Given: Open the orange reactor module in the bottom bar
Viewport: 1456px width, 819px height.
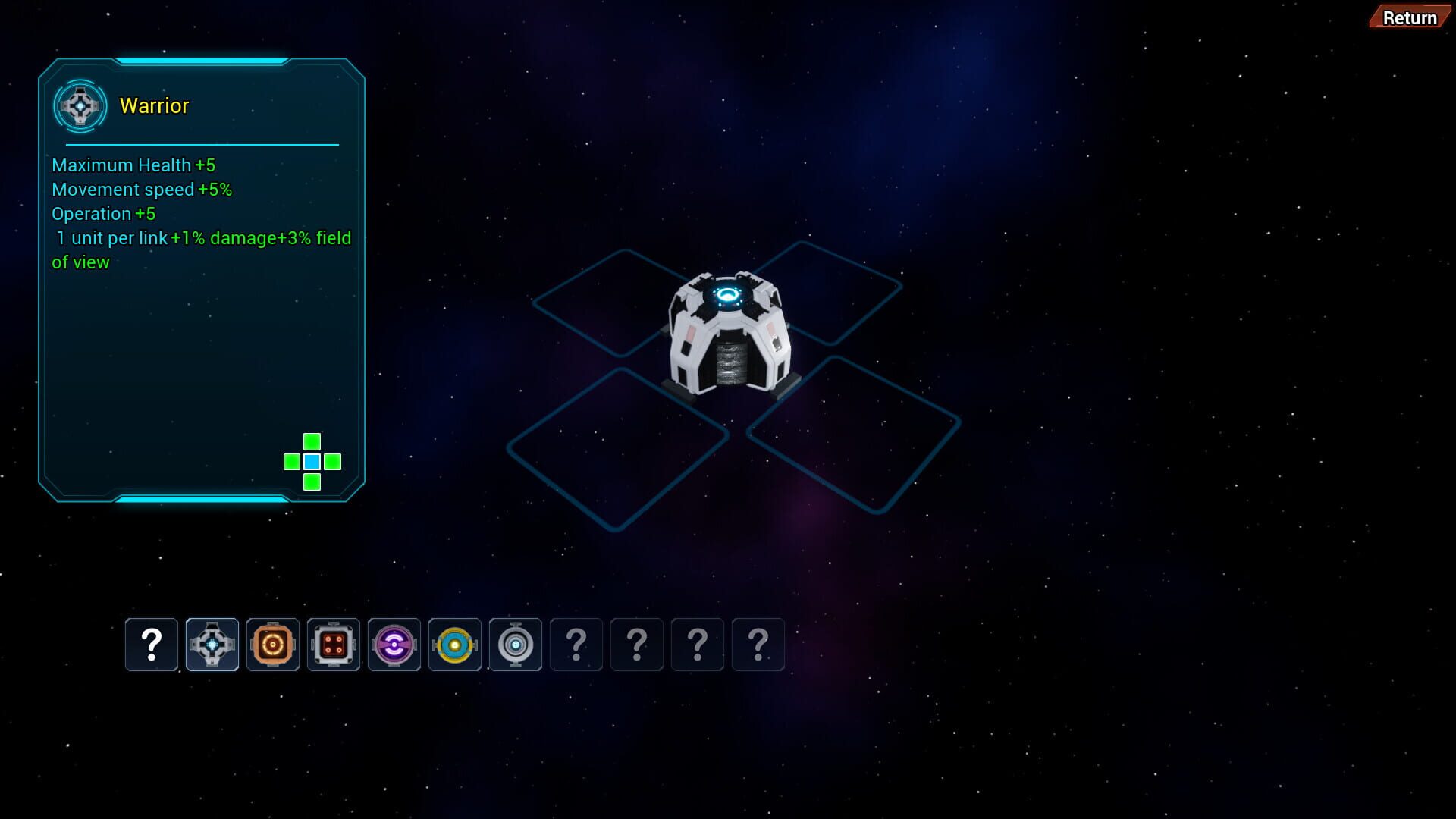Looking at the screenshot, I should 273,645.
